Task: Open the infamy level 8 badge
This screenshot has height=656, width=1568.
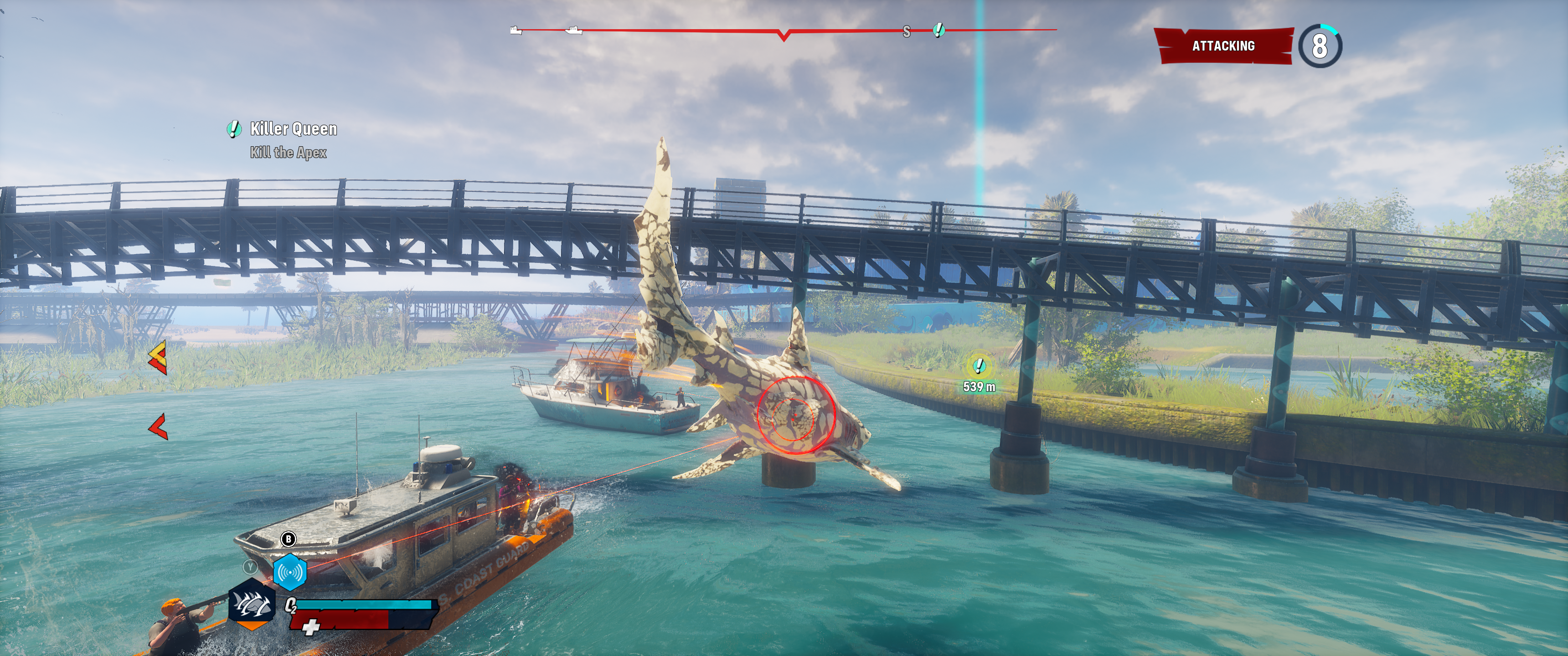Action: point(1320,46)
